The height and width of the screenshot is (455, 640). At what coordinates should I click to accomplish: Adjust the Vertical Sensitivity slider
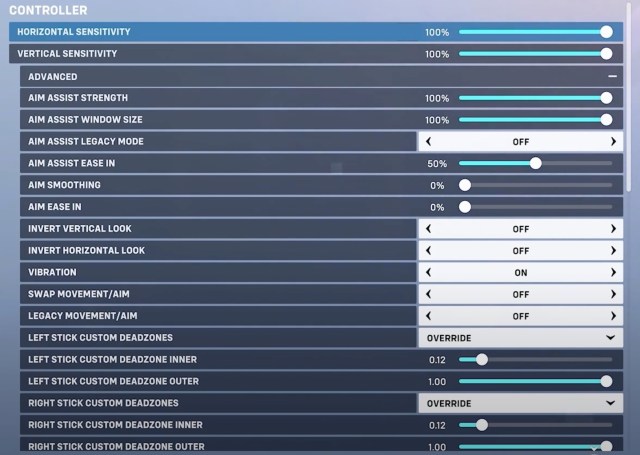[606, 54]
